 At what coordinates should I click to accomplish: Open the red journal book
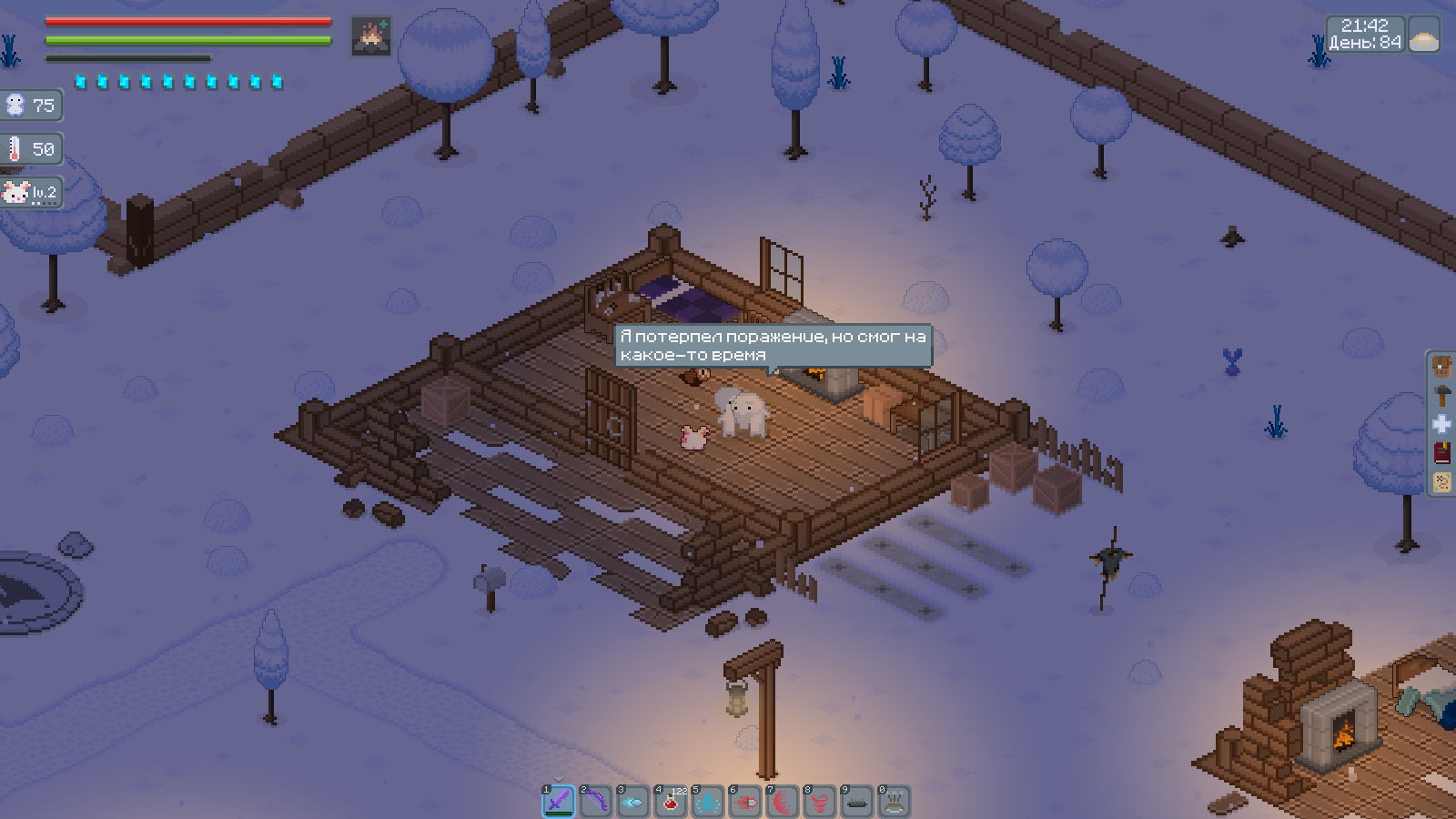(x=1442, y=452)
